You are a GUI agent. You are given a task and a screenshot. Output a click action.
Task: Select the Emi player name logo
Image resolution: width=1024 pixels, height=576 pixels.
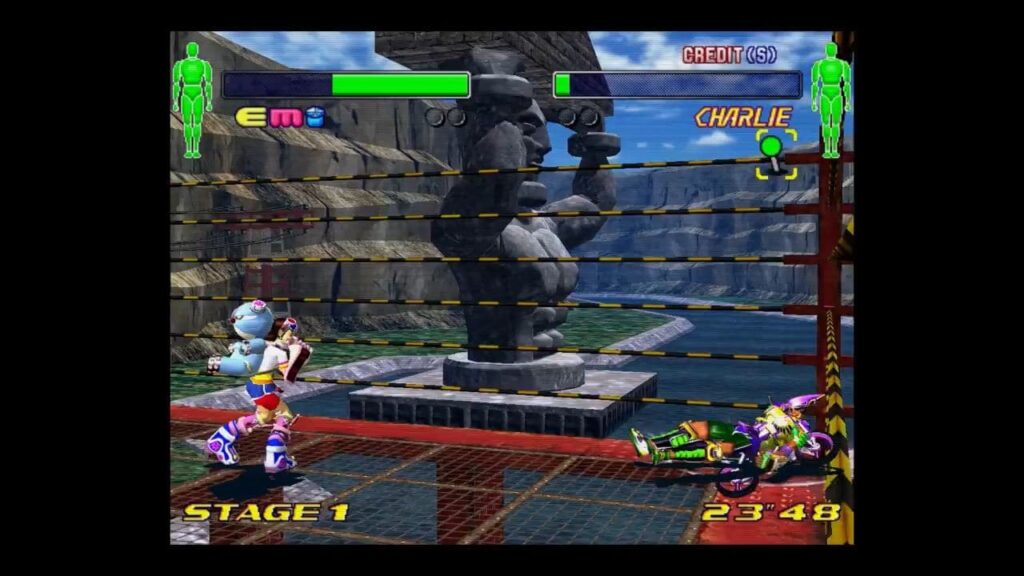coord(280,118)
